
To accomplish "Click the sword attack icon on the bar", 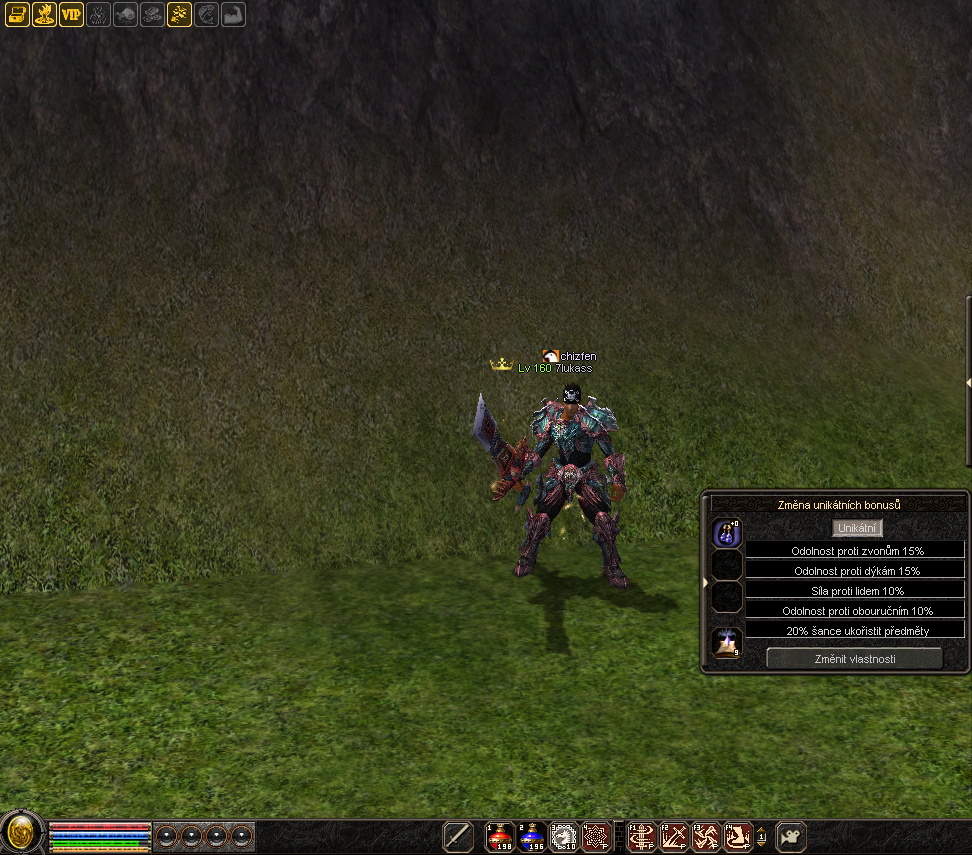I will pos(458,836).
